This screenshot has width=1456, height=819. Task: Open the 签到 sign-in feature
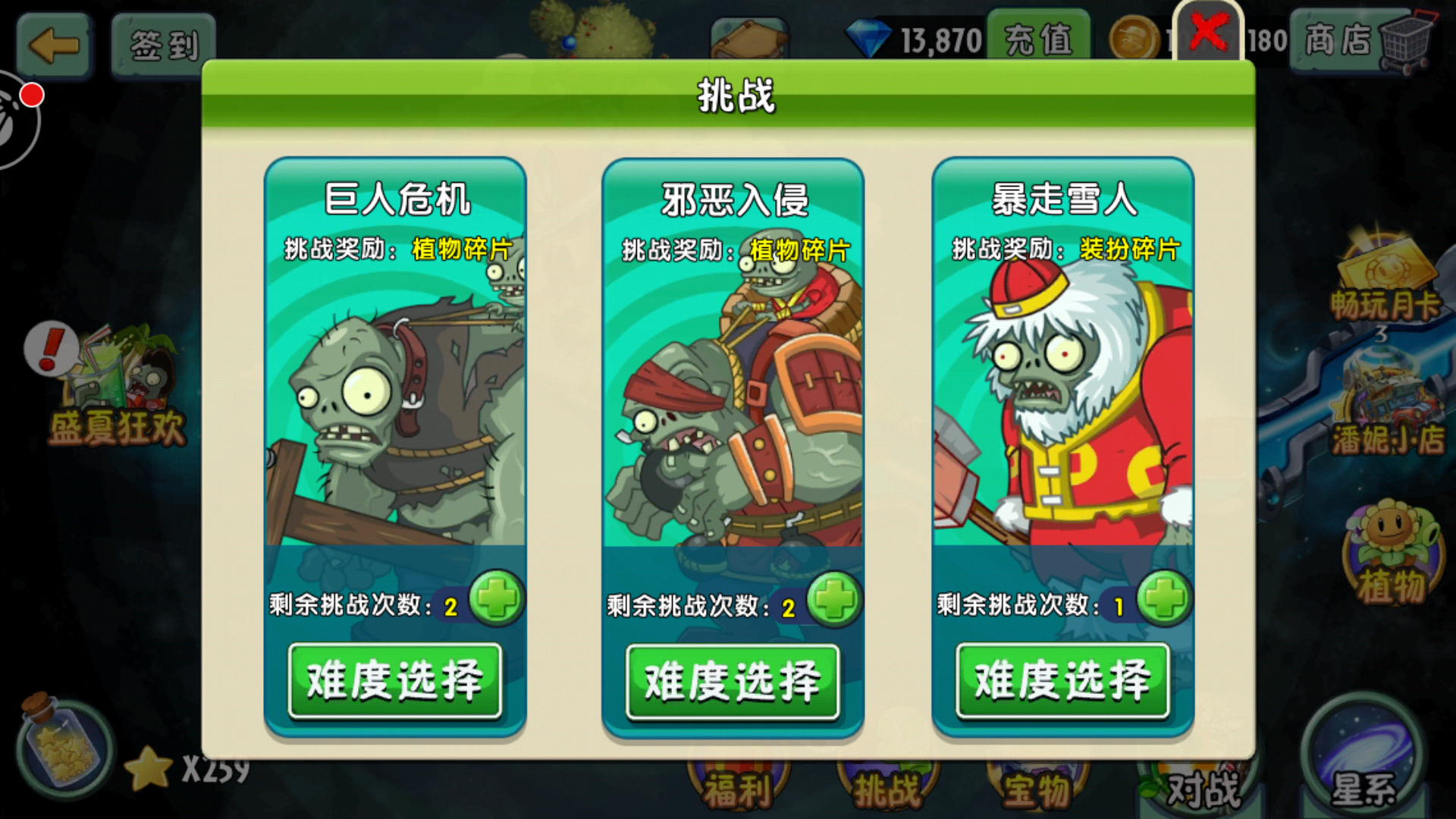click(x=162, y=43)
